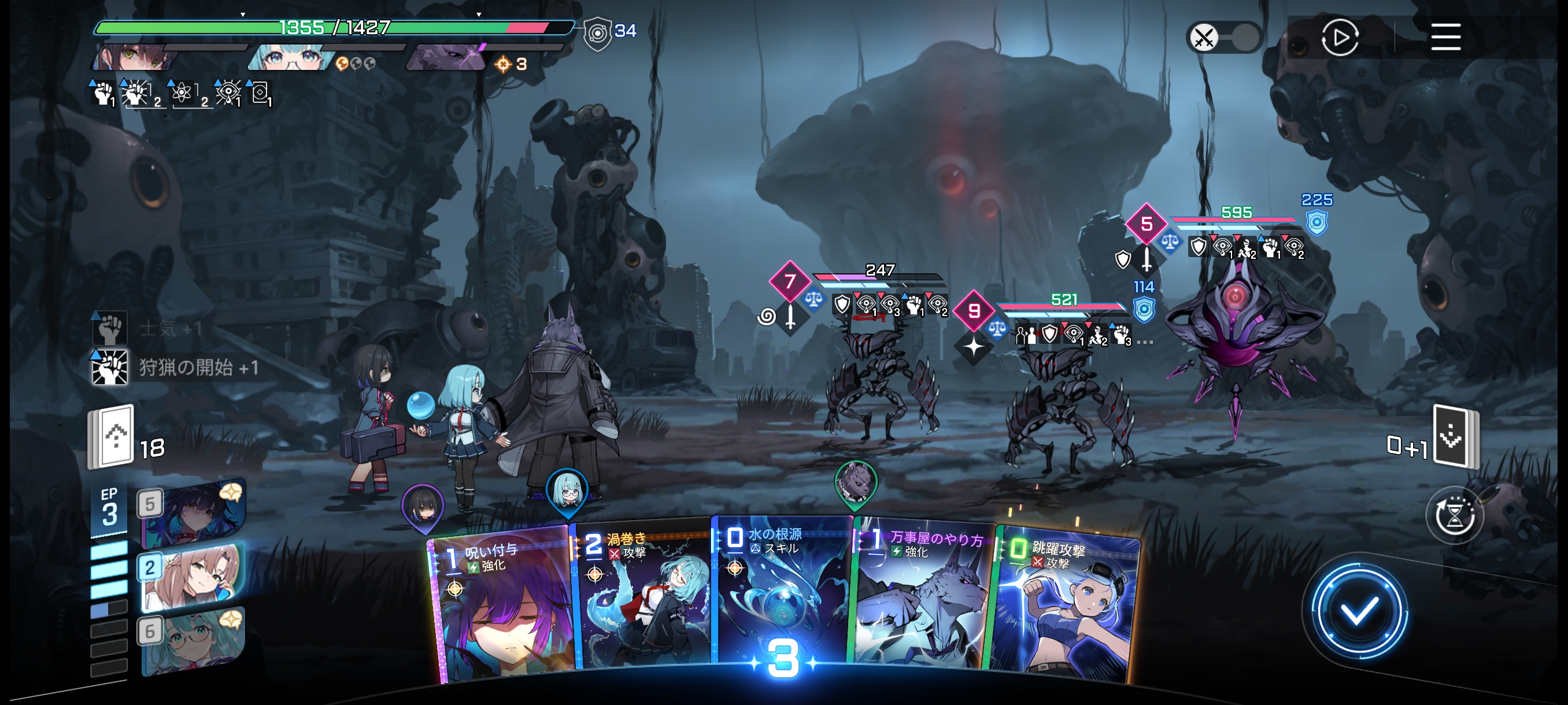Click the hourglass timer button
Viewport: 1568px width, 705px height.
(1454, 517)
